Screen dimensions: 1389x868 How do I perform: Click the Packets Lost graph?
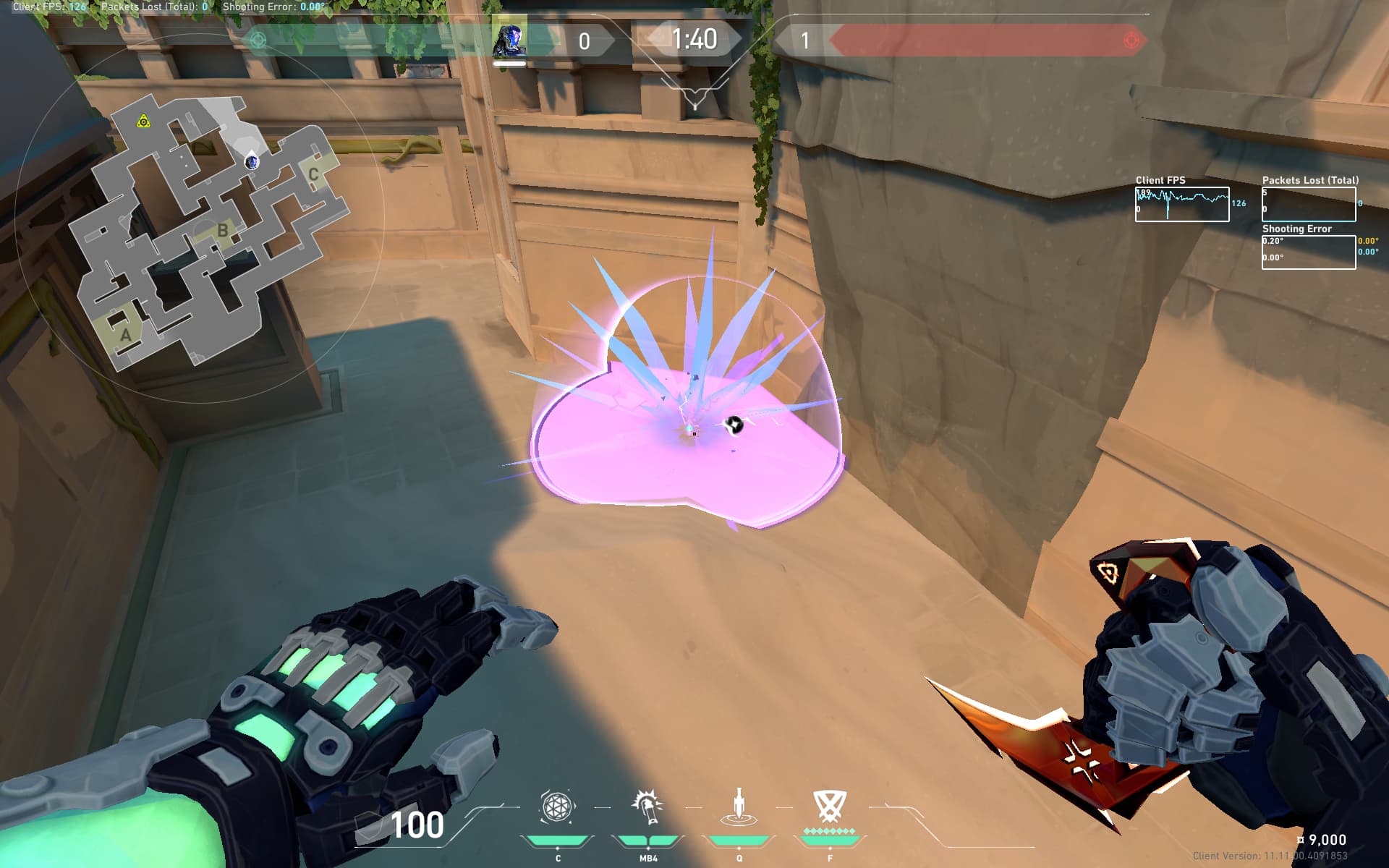click(1308, 204)
